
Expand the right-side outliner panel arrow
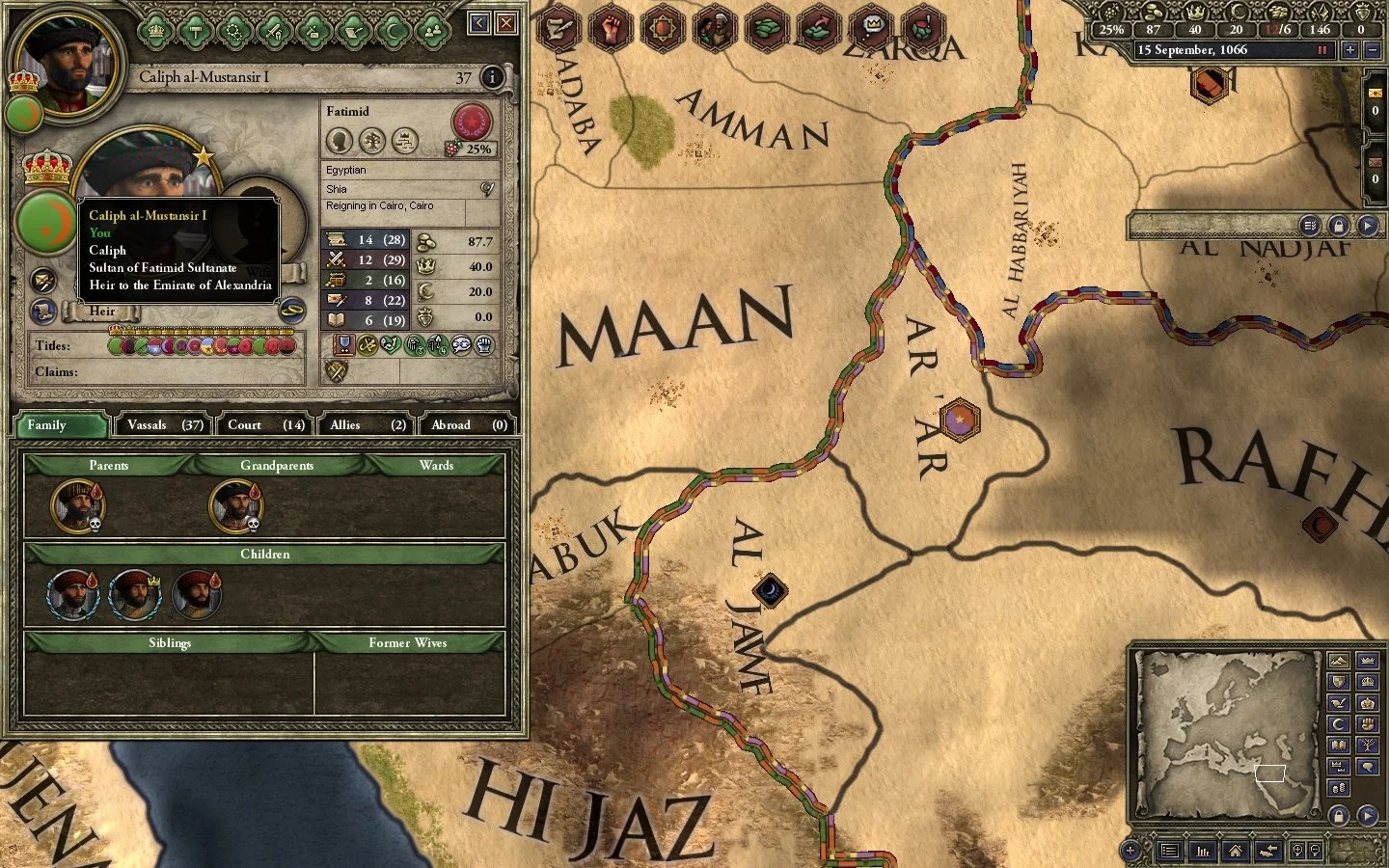[x=1368, y=225]
